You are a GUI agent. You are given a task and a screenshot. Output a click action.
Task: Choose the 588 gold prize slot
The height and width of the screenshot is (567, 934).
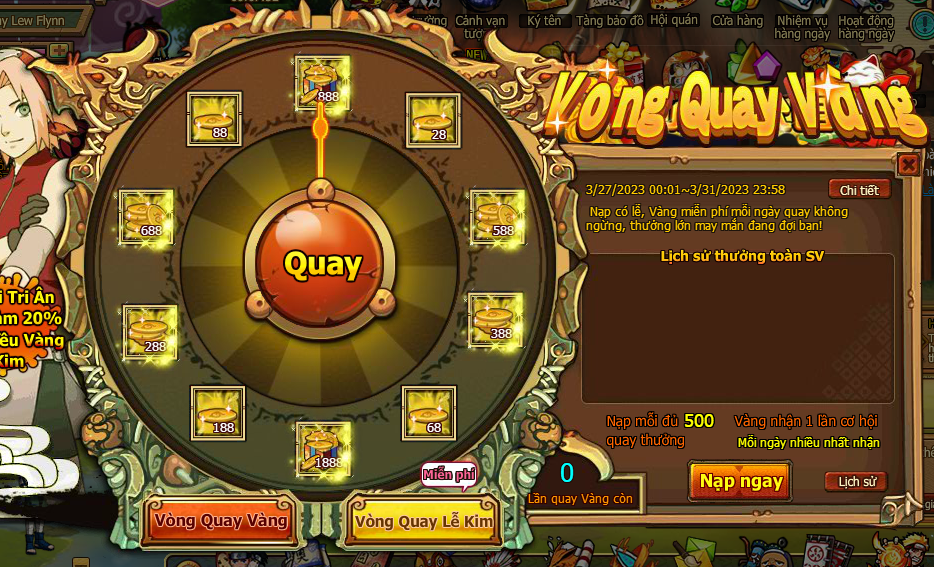pos(497,216)
